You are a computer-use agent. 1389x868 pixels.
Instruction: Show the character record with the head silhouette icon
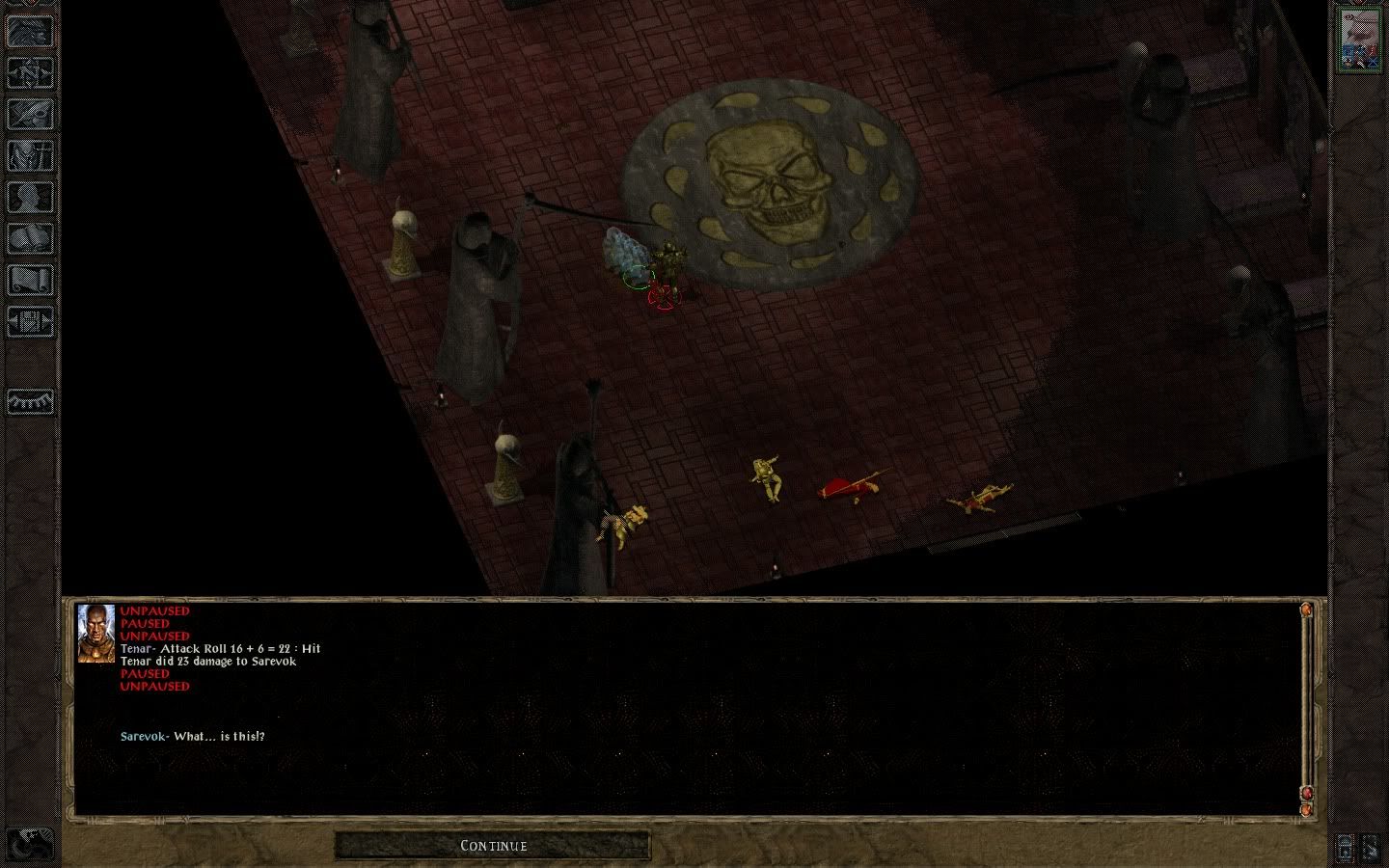click(x=31, y=197)
